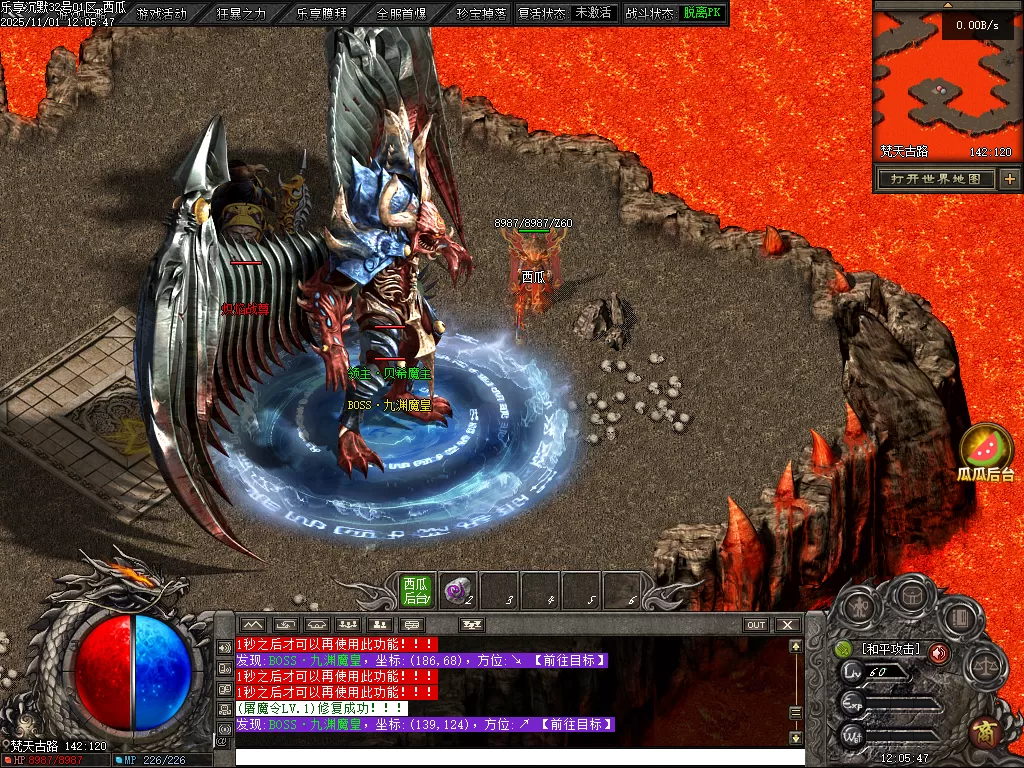Toggle the 和平攻击 attack mode
Screen dimensions: 1024x768
(890, 650)
